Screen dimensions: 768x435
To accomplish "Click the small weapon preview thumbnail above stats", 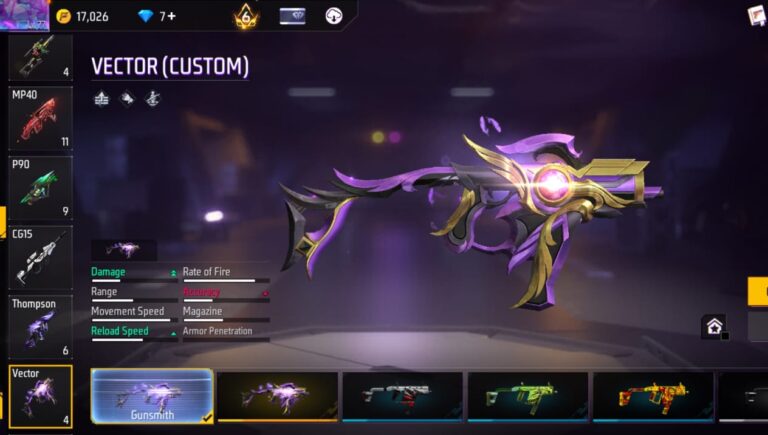I will [x=124, y=249].
